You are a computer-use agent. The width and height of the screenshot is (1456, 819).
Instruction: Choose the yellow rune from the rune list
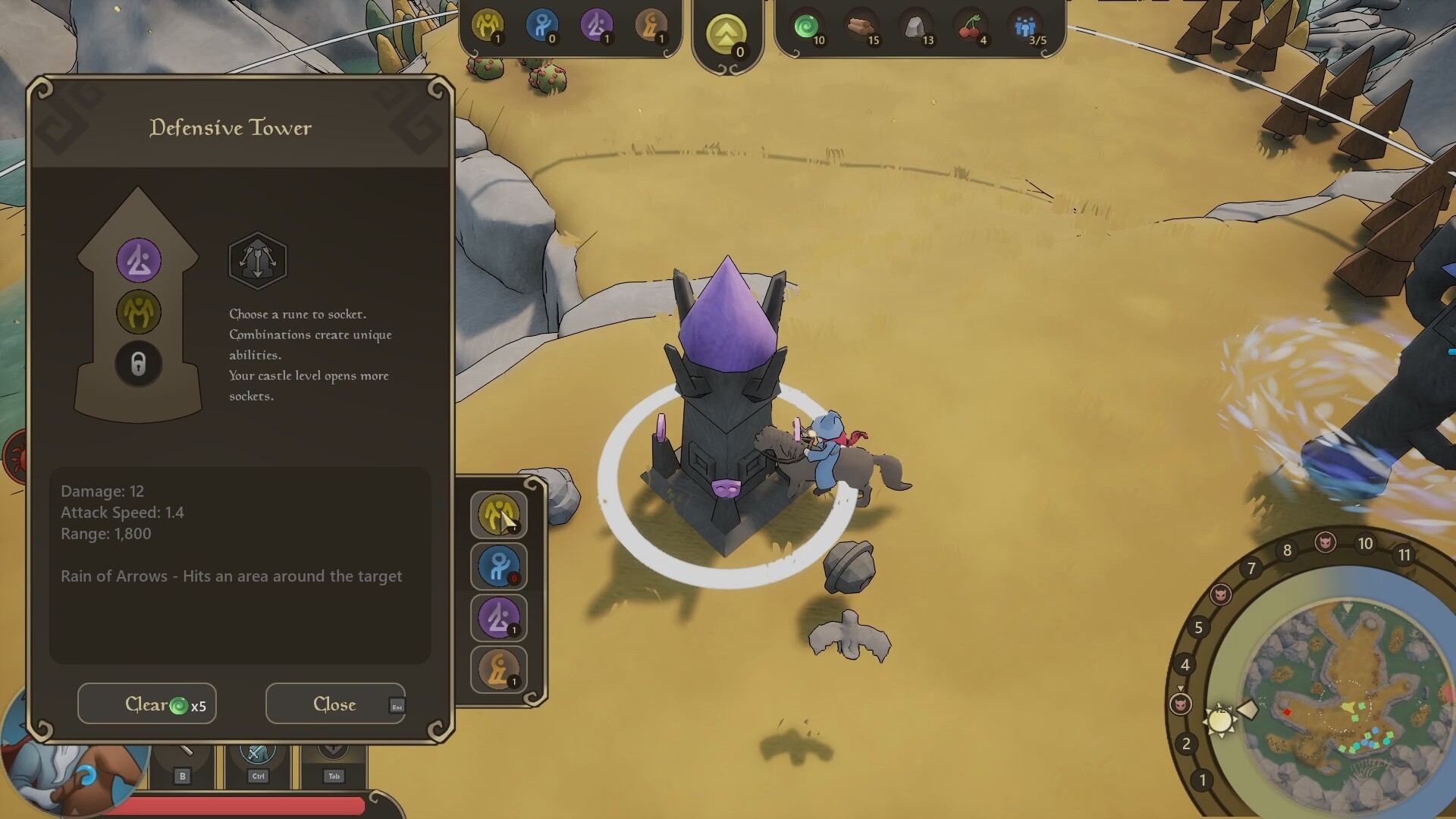[x=498, y=514]
